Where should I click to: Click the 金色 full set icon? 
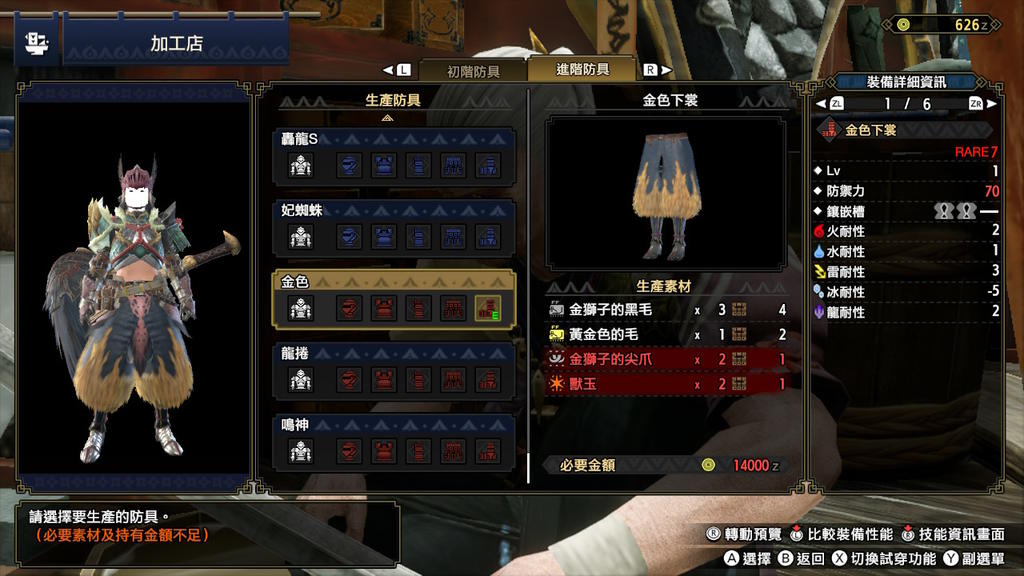301,309
